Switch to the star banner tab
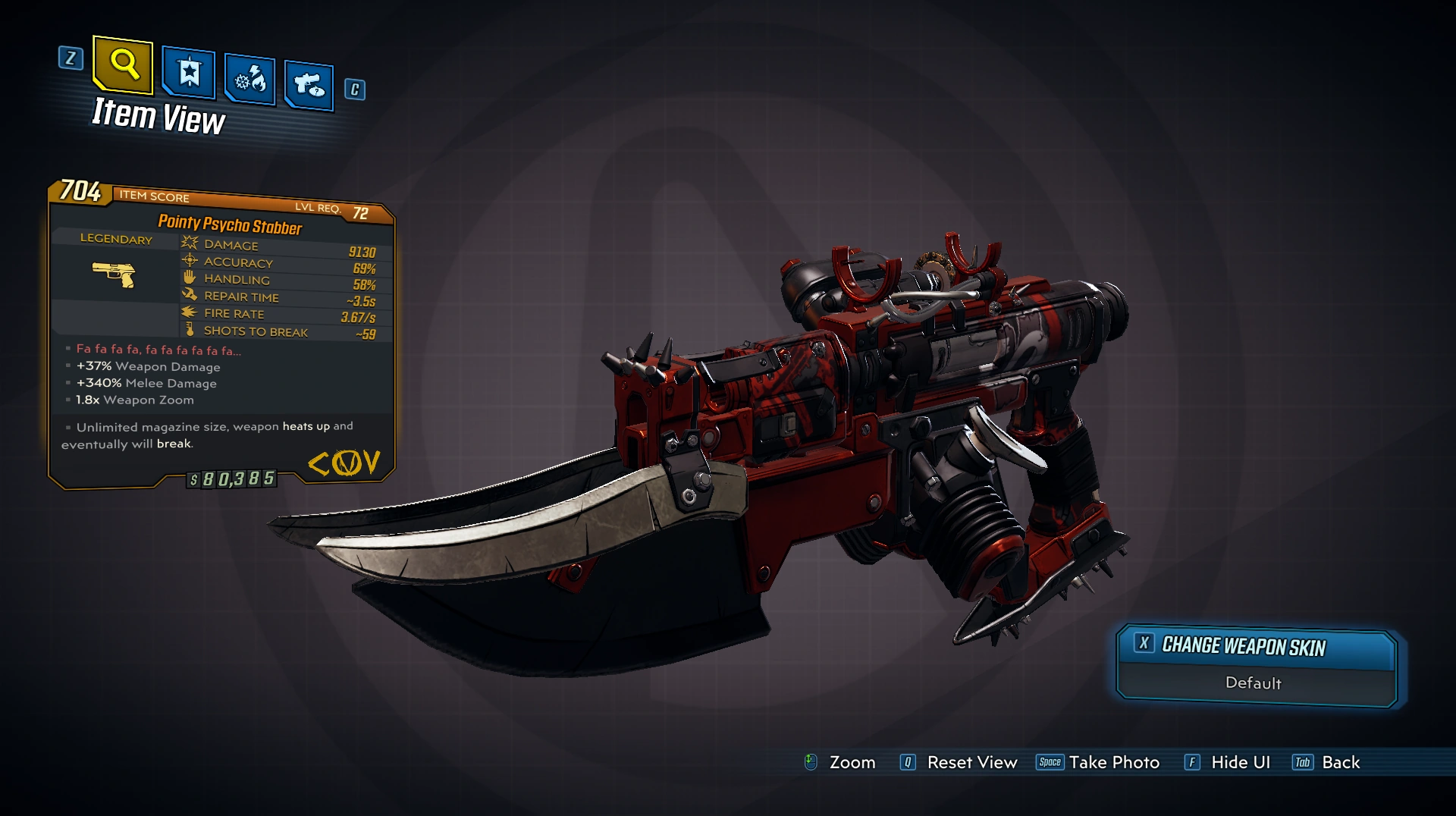The height and width of the screenshot is (816, 1456). point(189,74)
